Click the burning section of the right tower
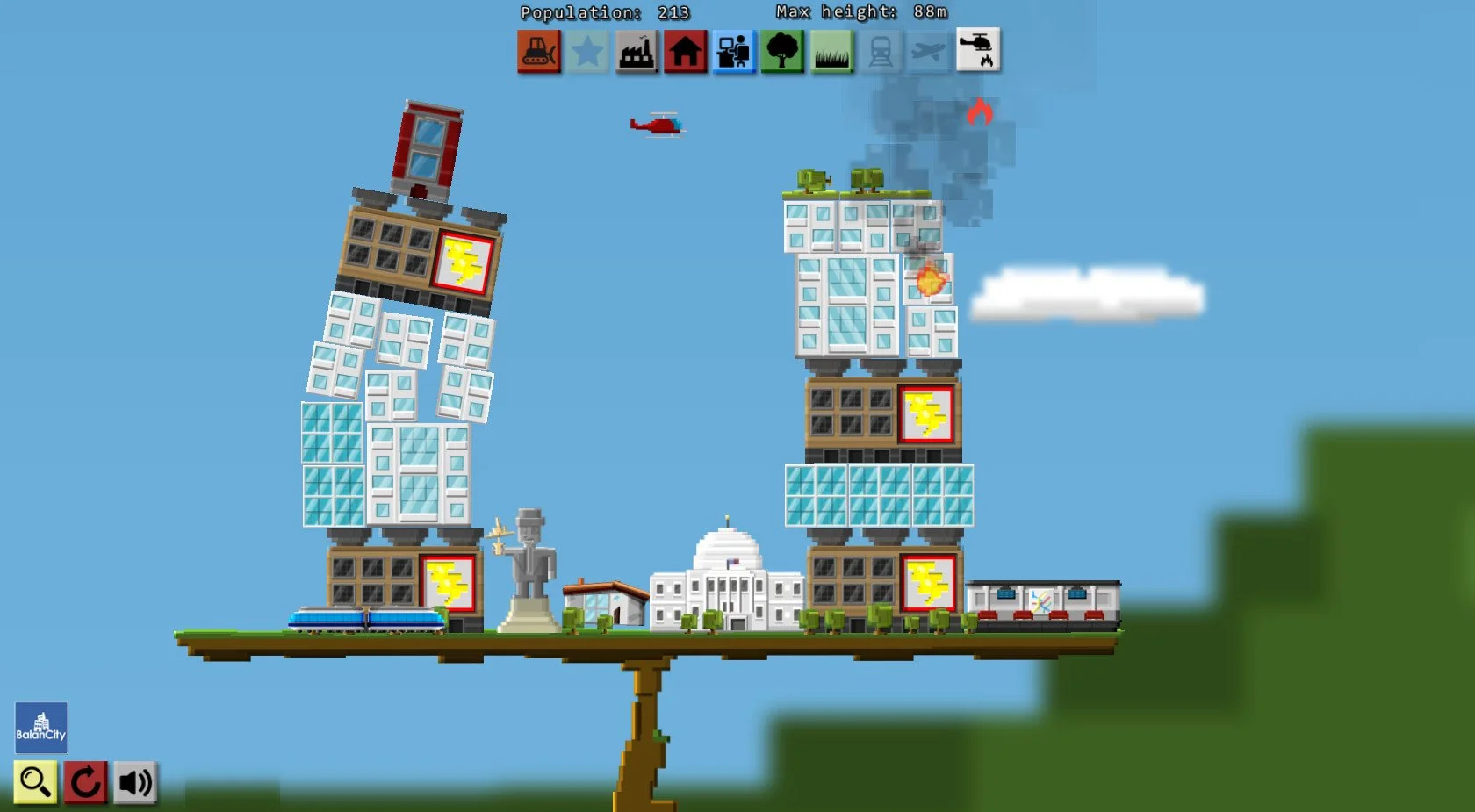Image resolution: width=1475 pixels, height=812 pixels. [x=931, y=281]
